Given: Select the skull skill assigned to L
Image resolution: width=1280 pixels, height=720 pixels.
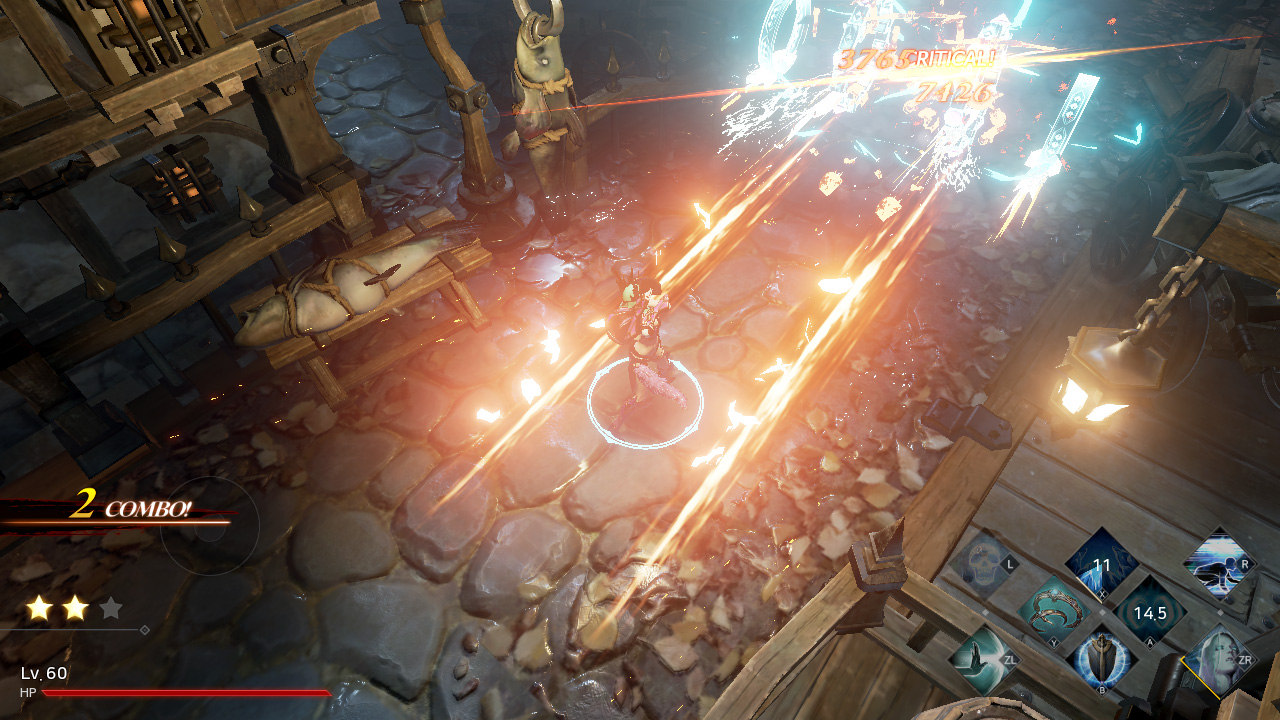Looking at the screenshot, I should [x=980, y=562].
